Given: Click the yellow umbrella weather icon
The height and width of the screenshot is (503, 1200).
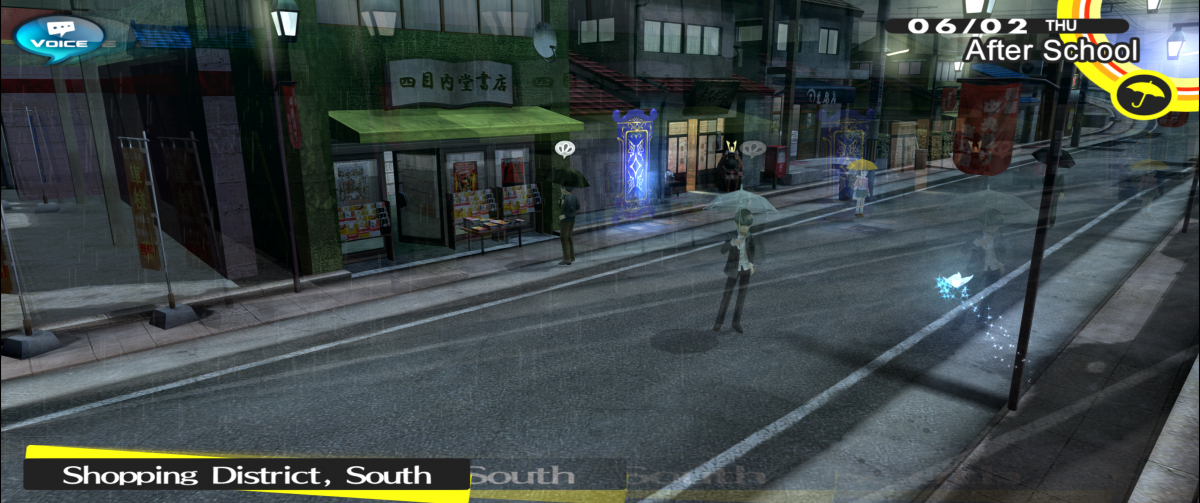Looking at the screenshot, I should pos(1136,96).
